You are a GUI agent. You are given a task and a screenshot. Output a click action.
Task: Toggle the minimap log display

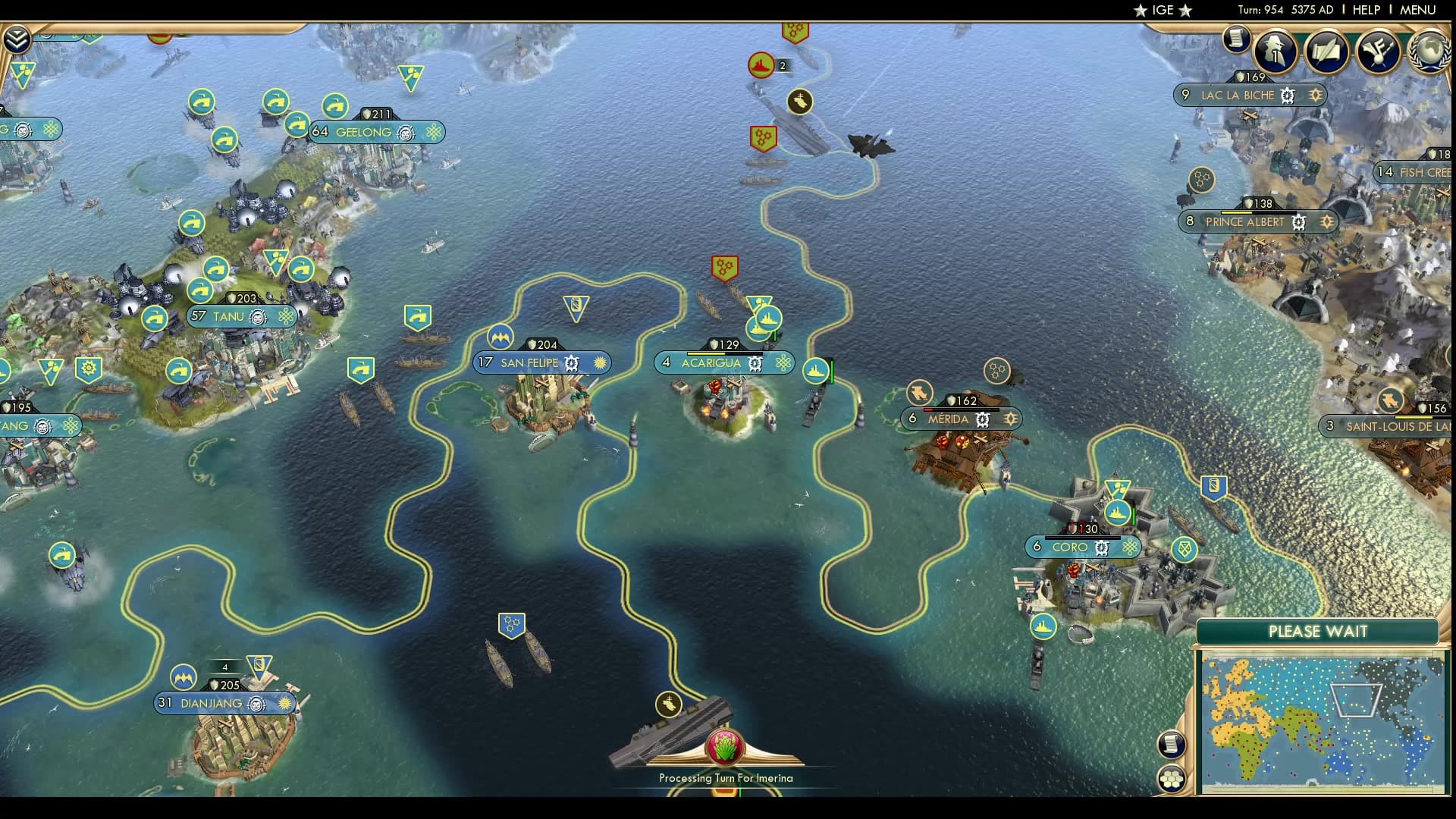(x=1170, y=743)
